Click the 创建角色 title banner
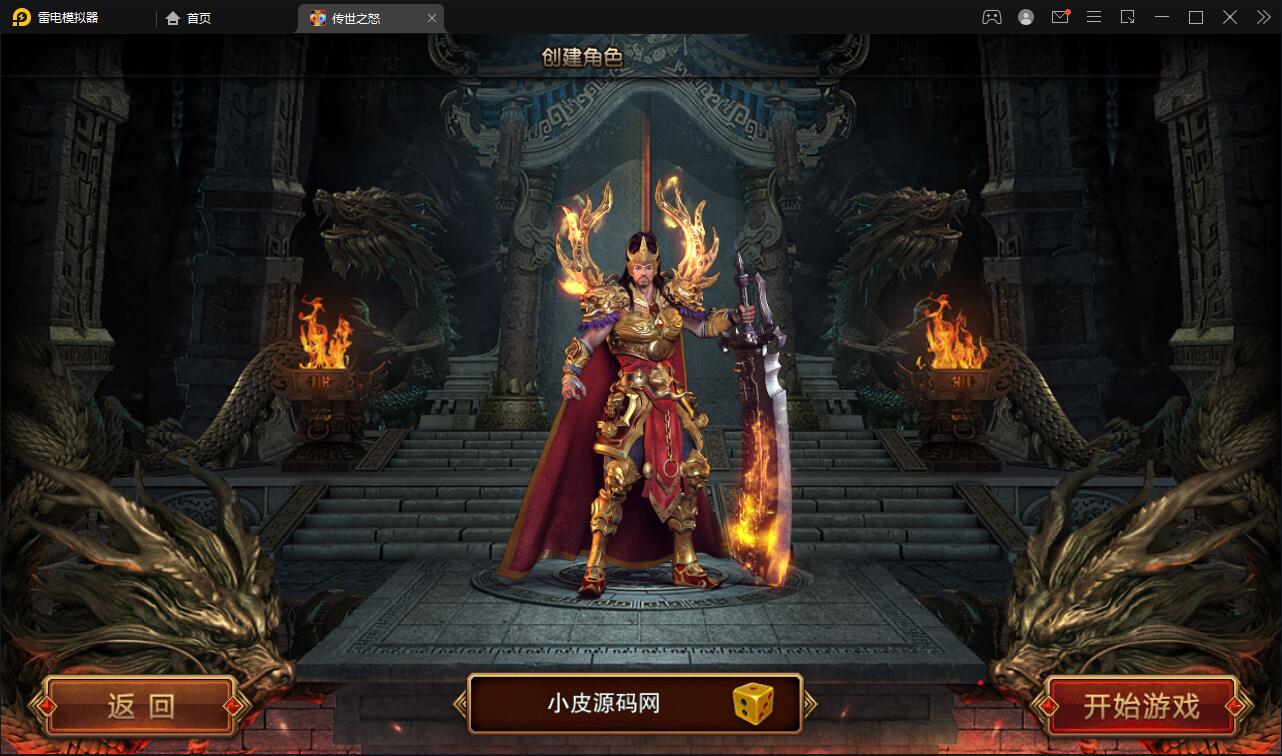Viewport: 1282px width, 756px height. coord(584,58)
